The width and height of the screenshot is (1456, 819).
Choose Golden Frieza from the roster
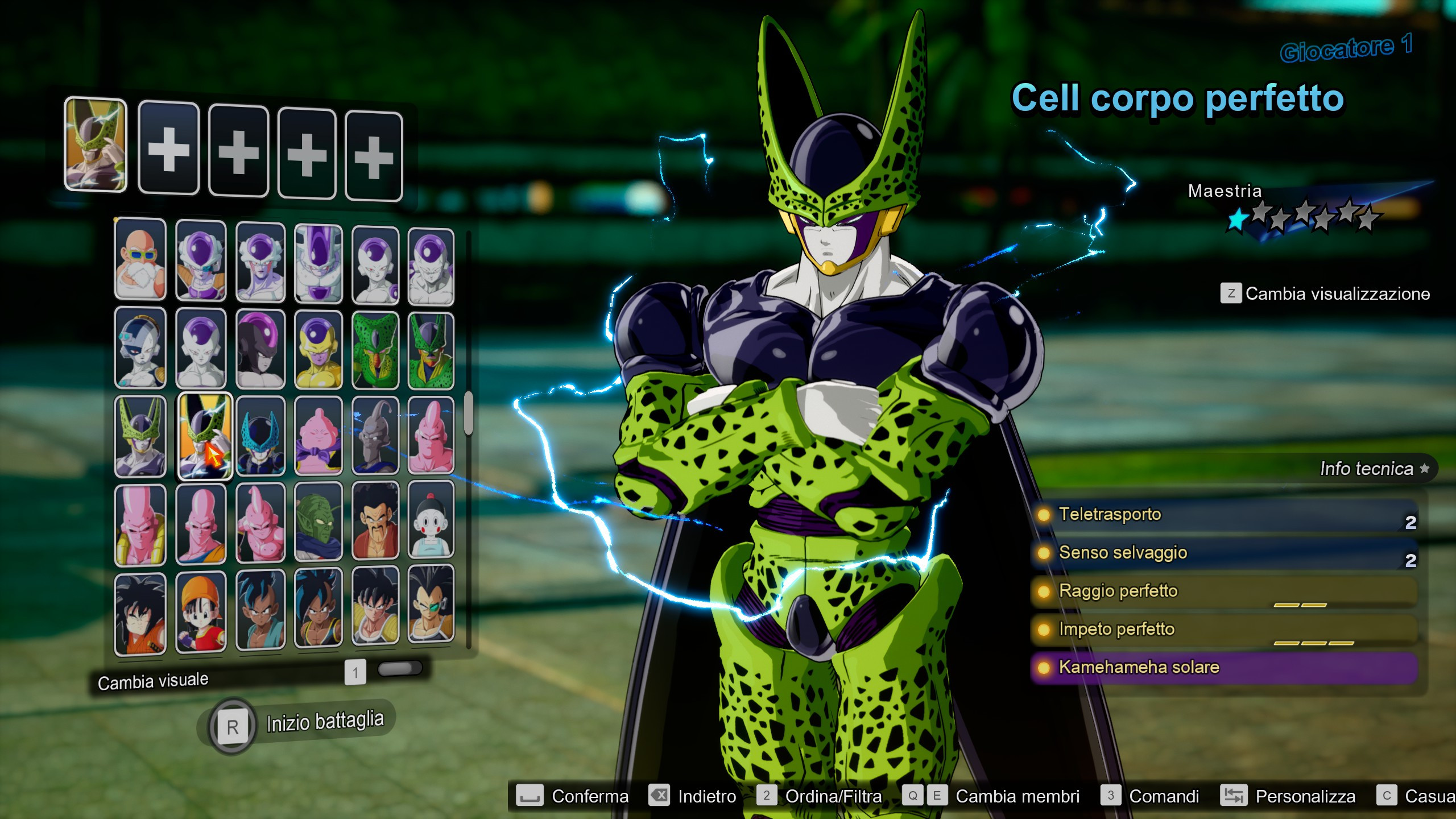point(318,350)
